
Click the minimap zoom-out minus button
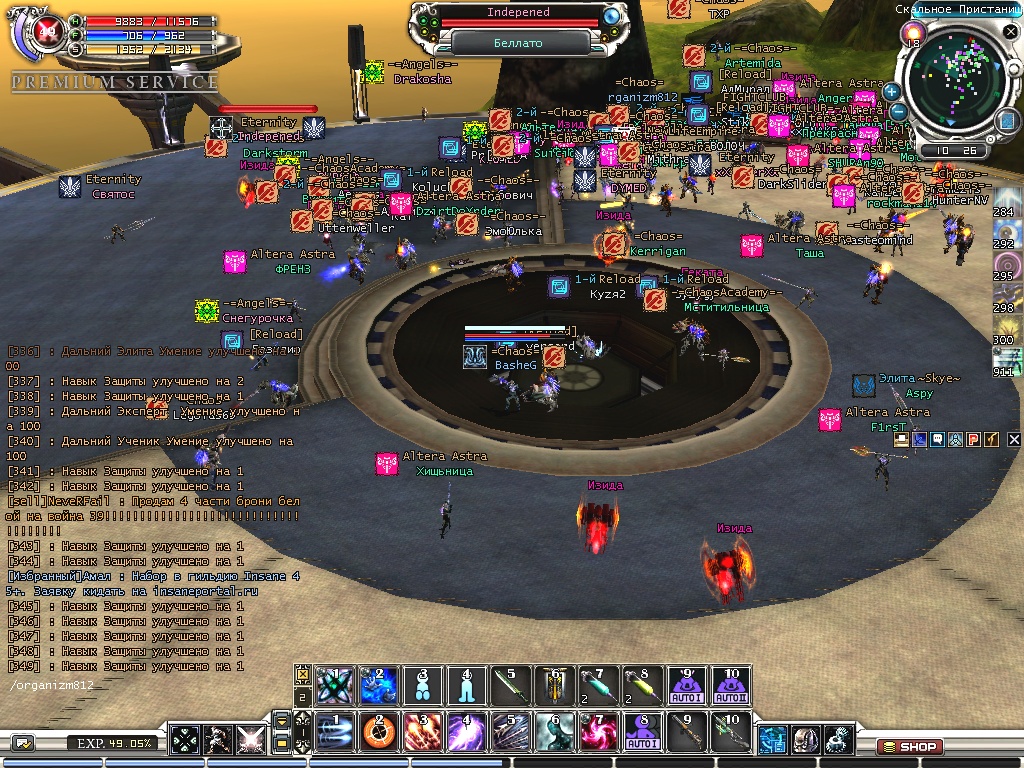898,112
